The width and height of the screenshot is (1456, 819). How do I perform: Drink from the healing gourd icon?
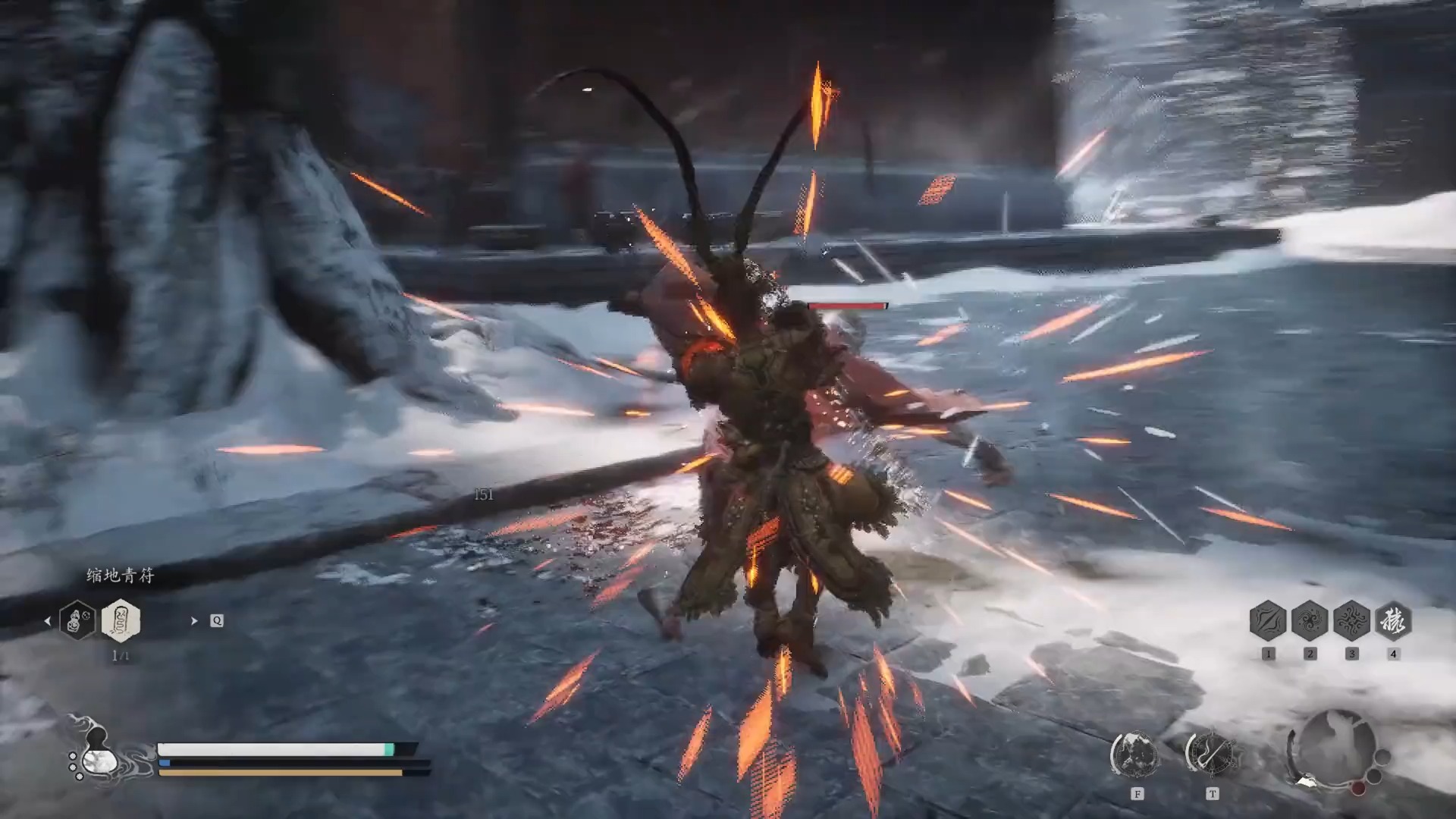97,753
